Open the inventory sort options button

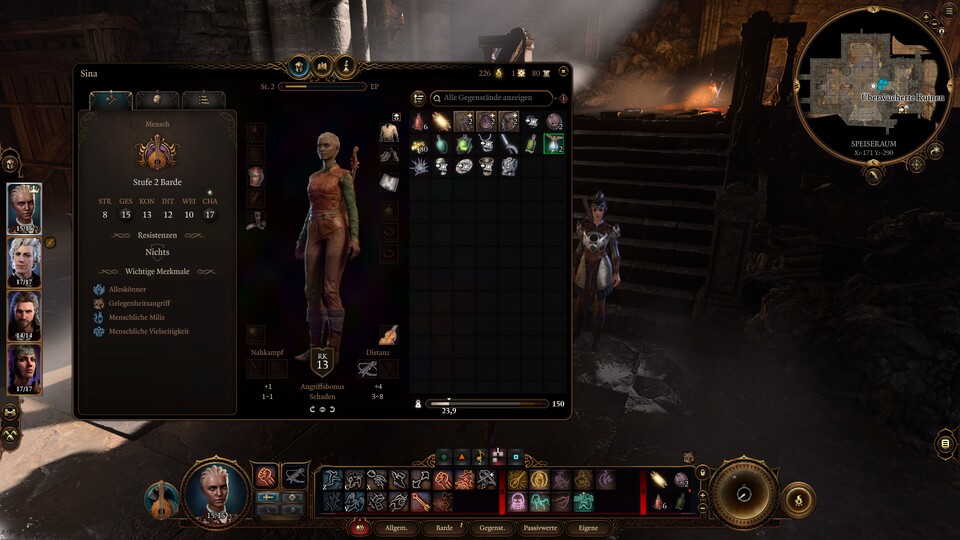(418, 98)
